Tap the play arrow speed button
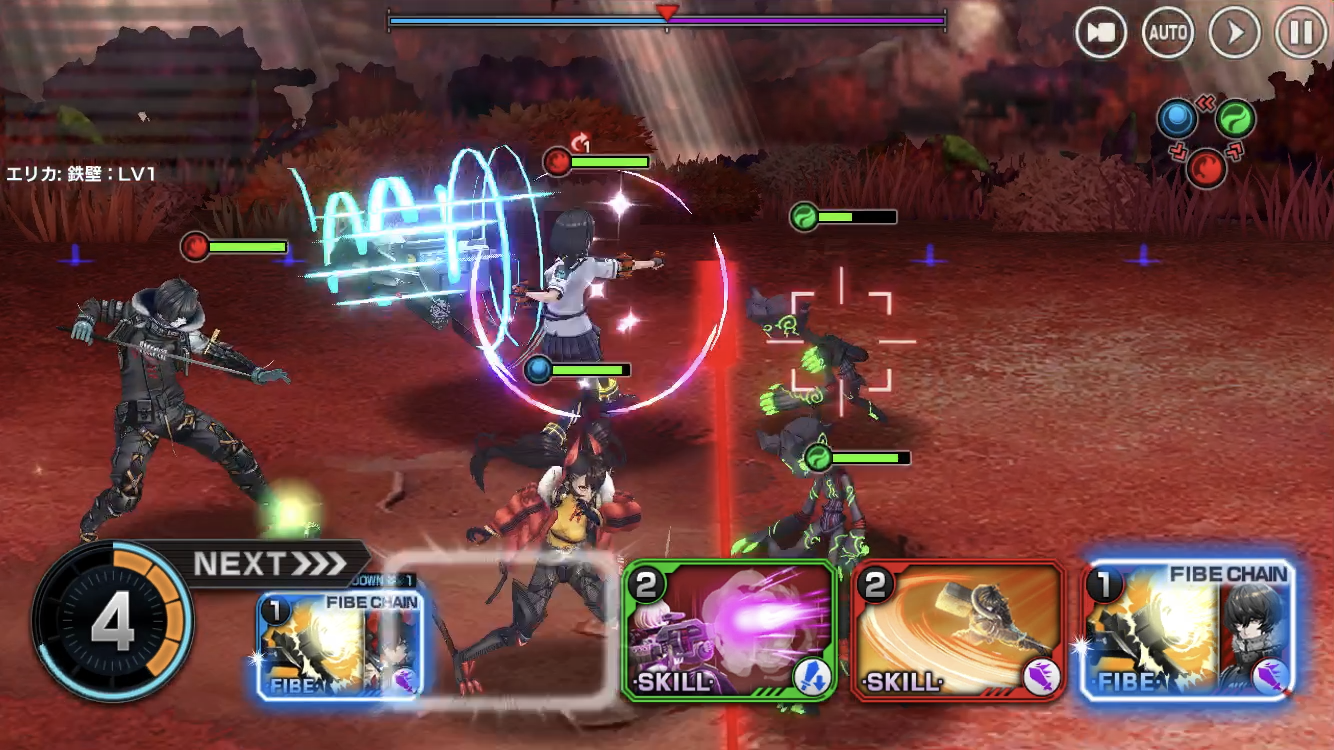1334x750 pixels. (x=1235, y=33)
